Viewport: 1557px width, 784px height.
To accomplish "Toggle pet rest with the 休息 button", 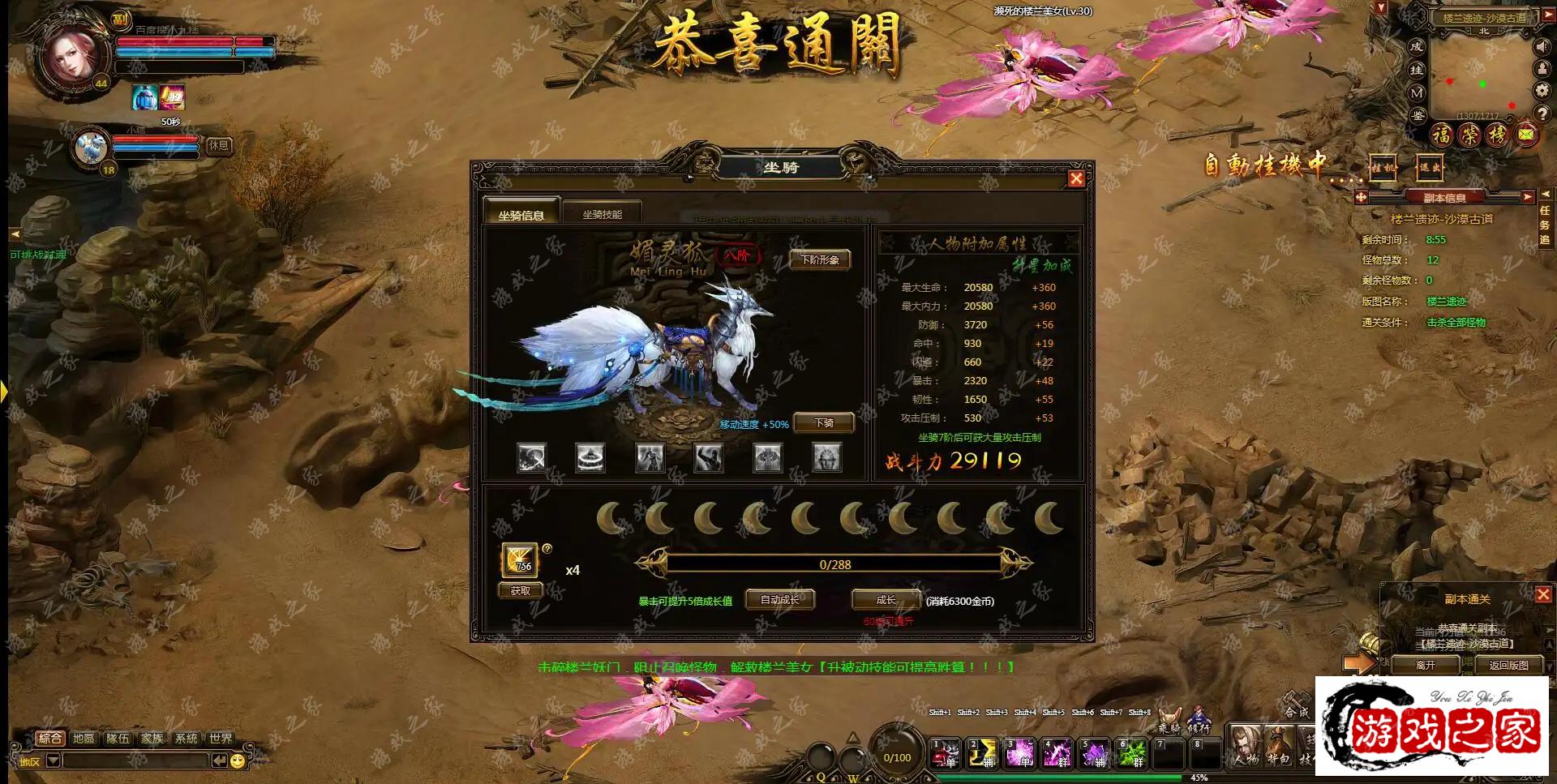I will point(219,146).
